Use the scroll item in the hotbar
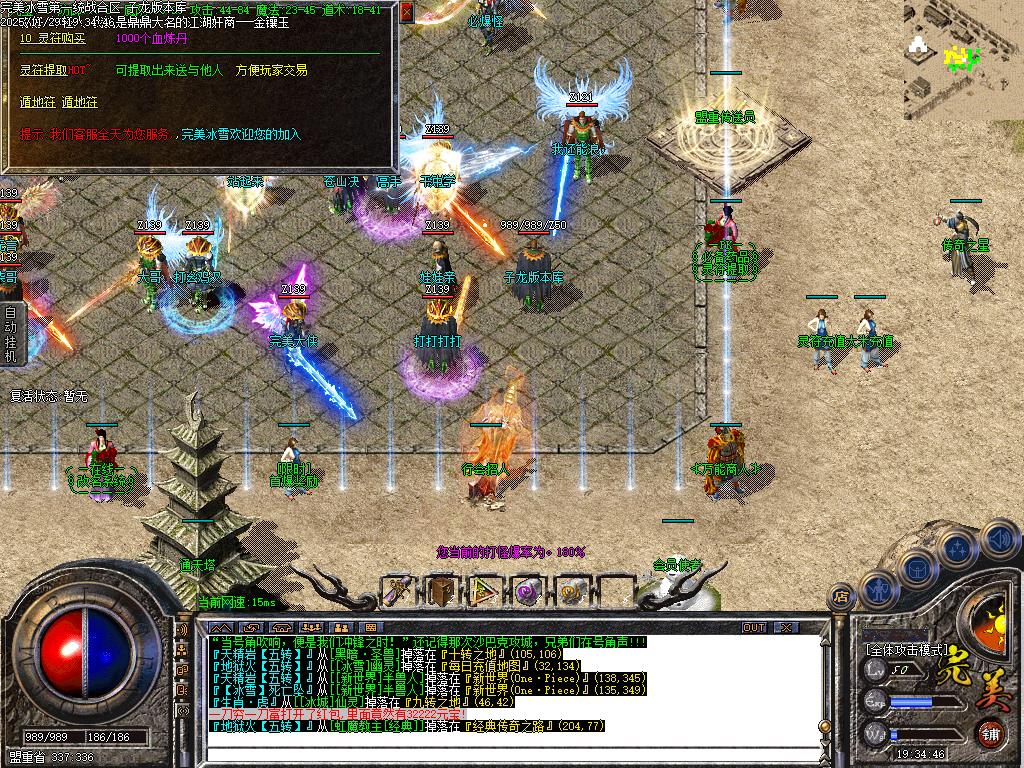1024x768 pixels. (x=398, y=591)
